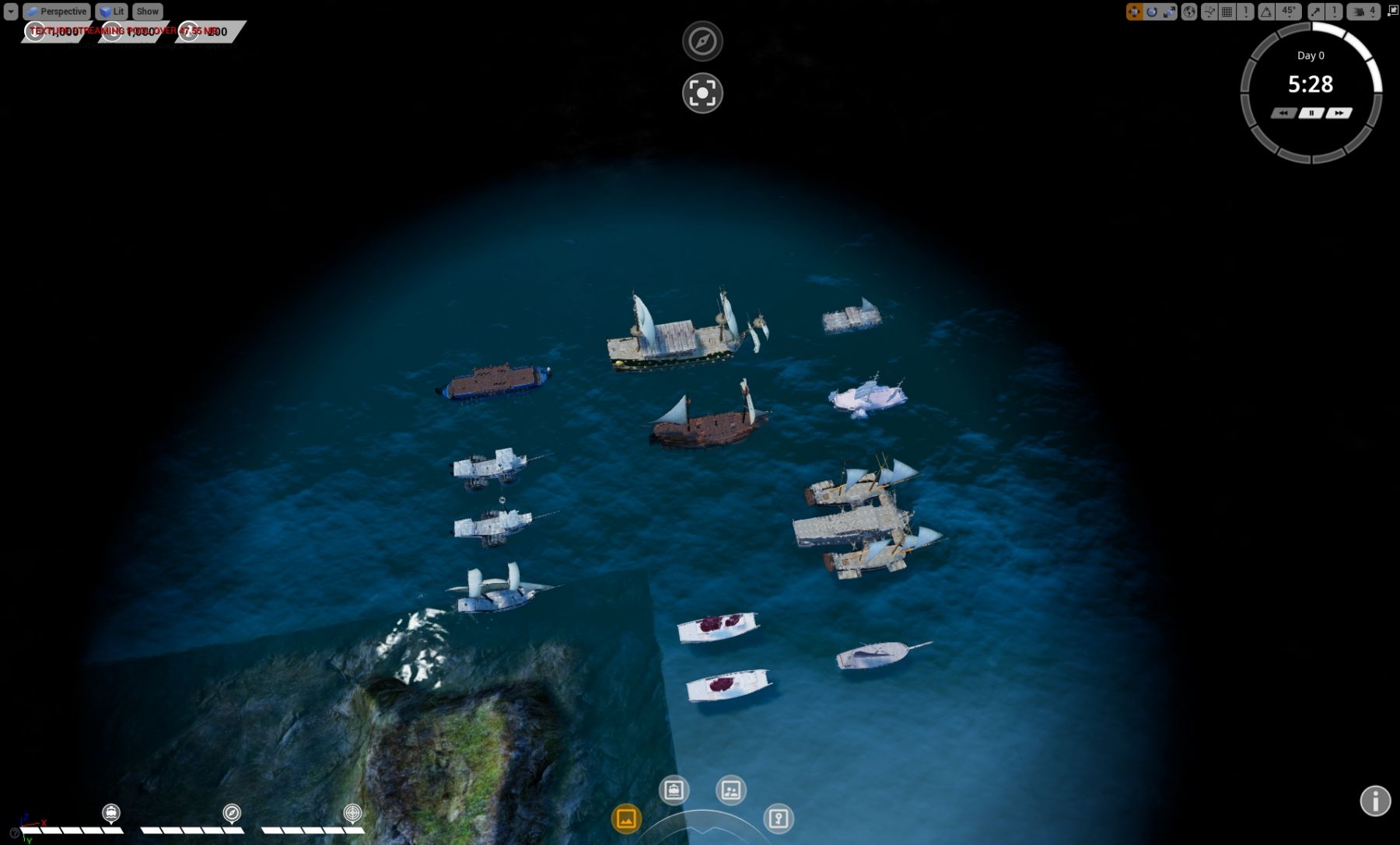Viewport: 1400px width, 845px height.
Task: Pause the day clock
Action: (x=1311, y=113)
